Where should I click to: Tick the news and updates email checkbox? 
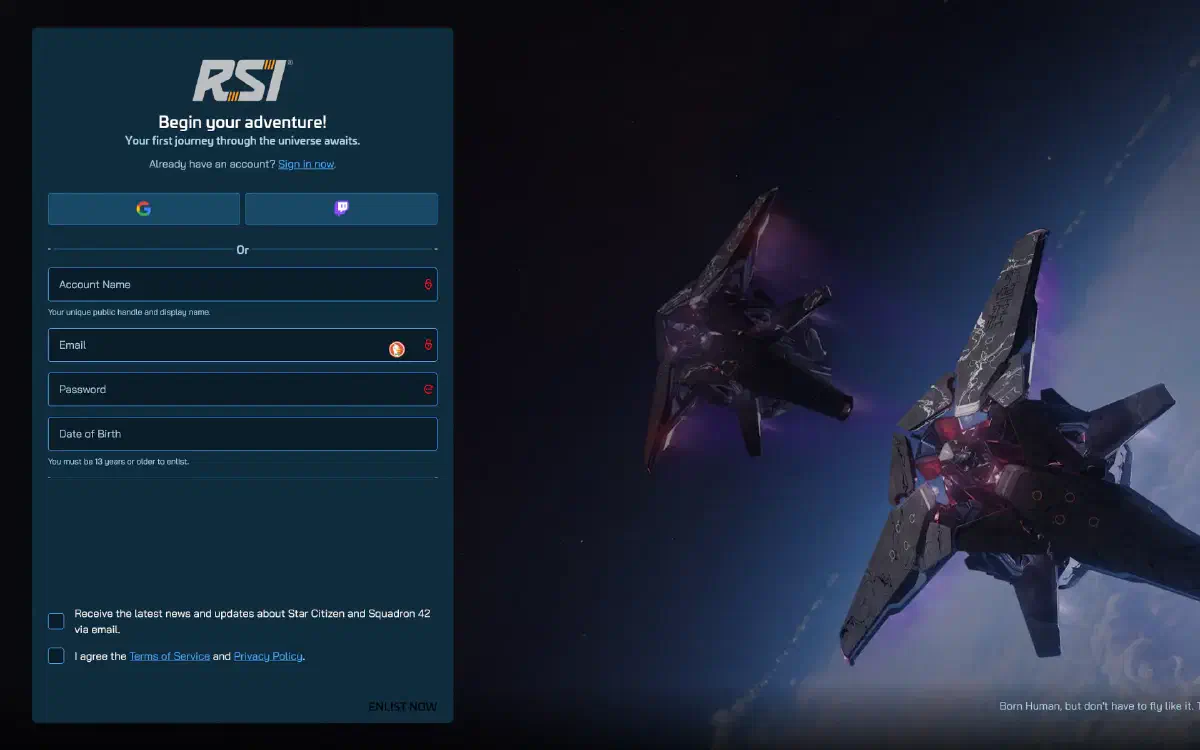point(56,621)
